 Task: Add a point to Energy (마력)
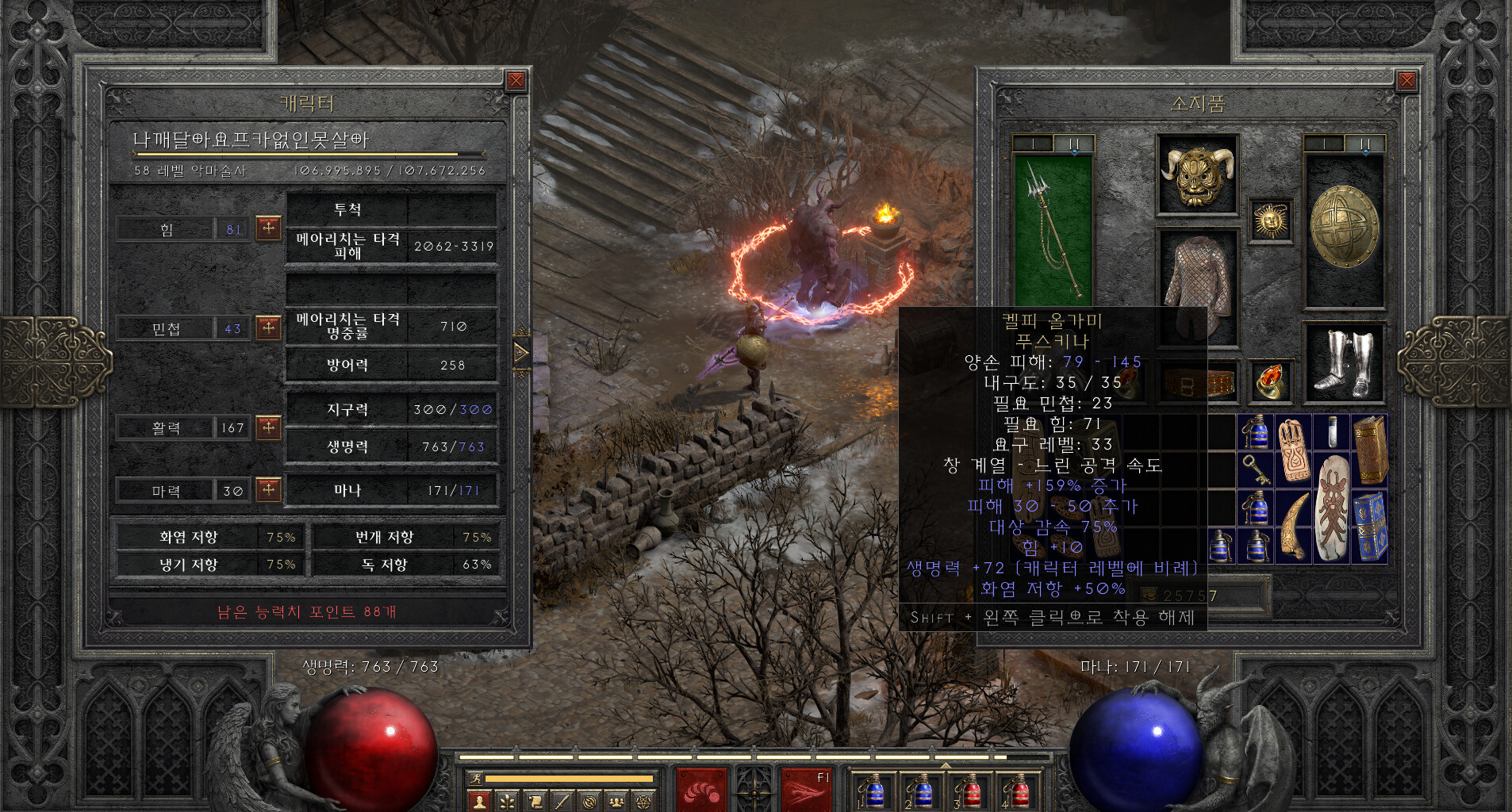[269, 490]
